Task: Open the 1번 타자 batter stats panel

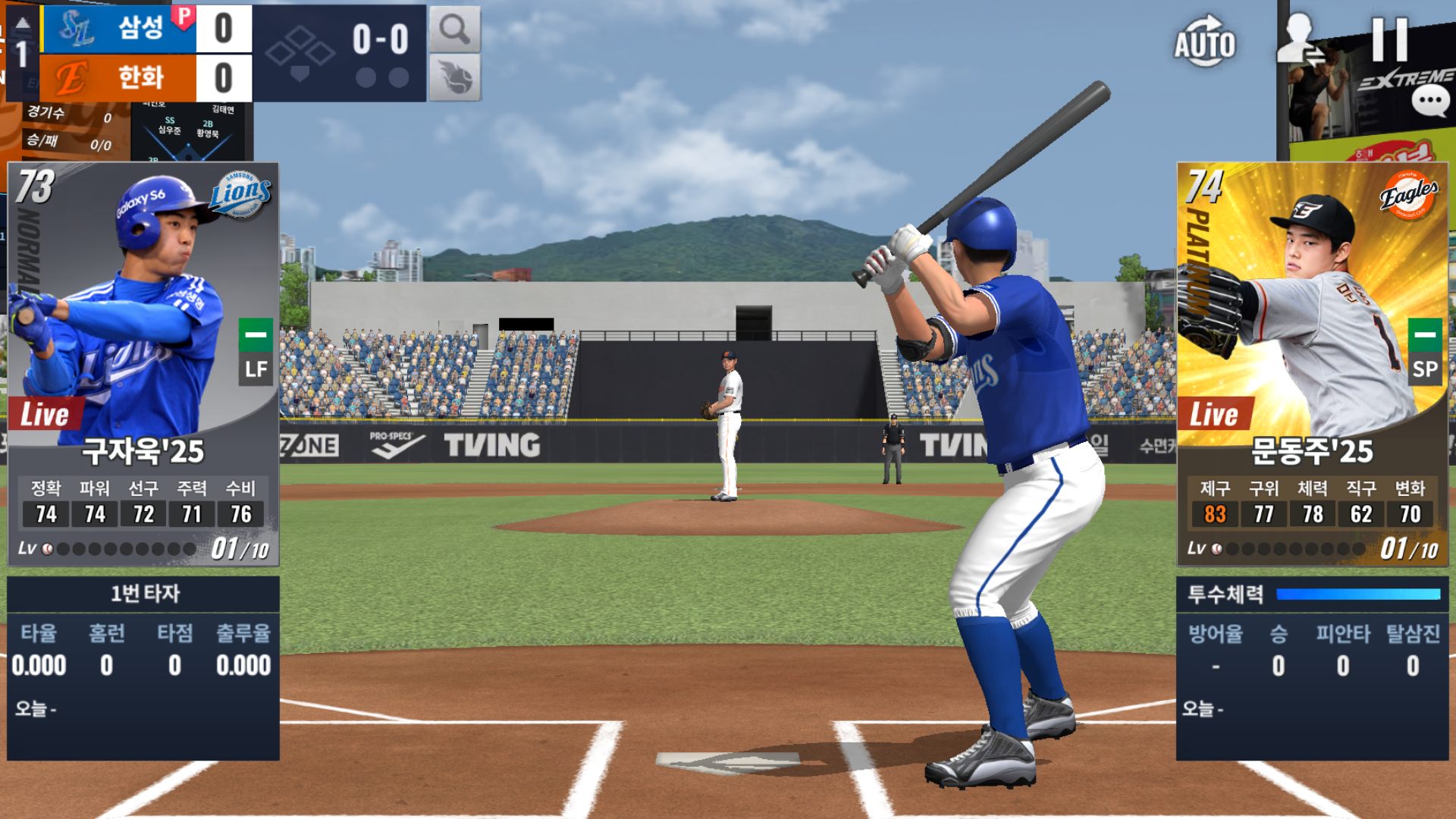Action: (143, 667)
